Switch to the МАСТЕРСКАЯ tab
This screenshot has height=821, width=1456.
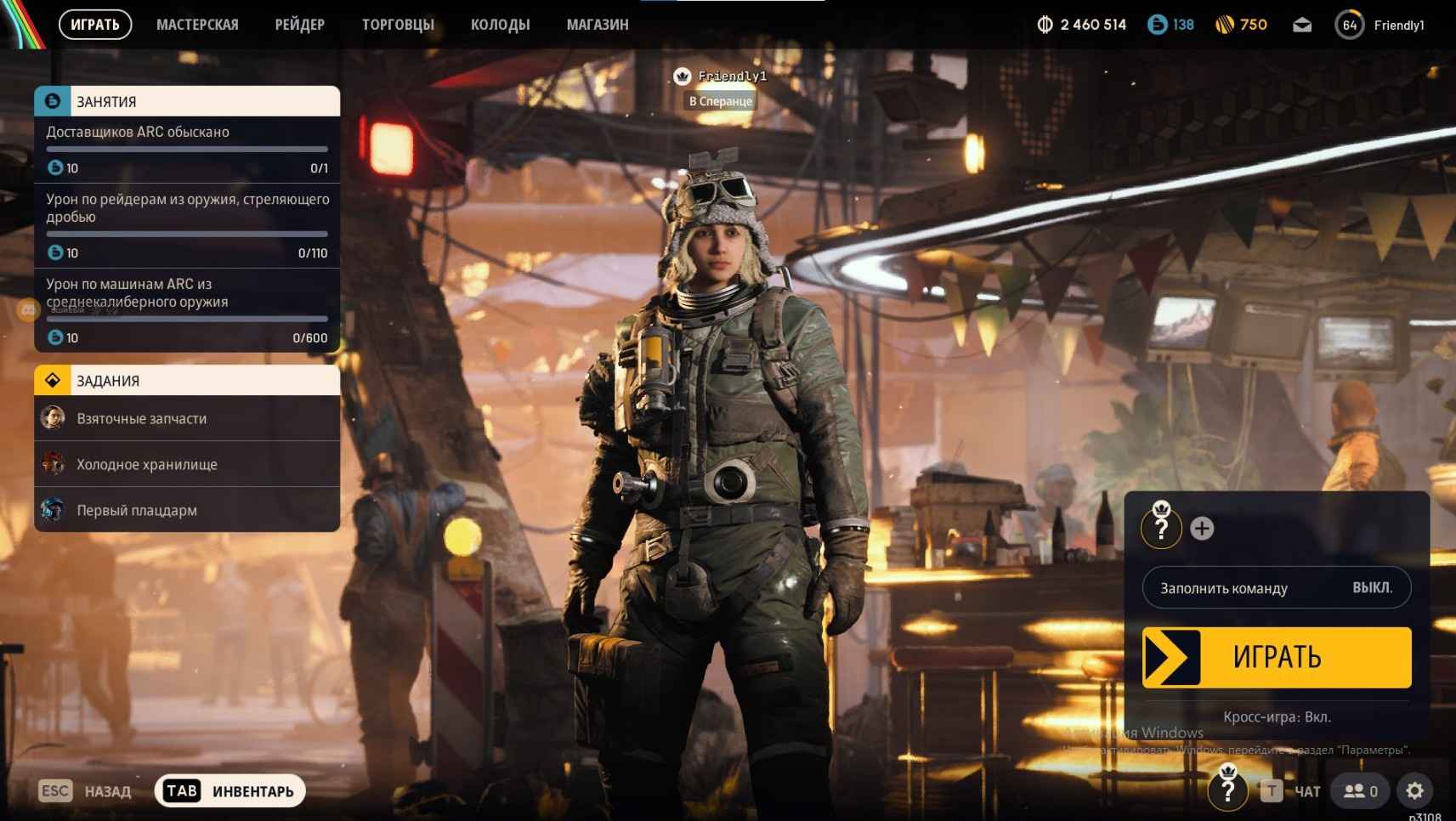click(197, 24)
